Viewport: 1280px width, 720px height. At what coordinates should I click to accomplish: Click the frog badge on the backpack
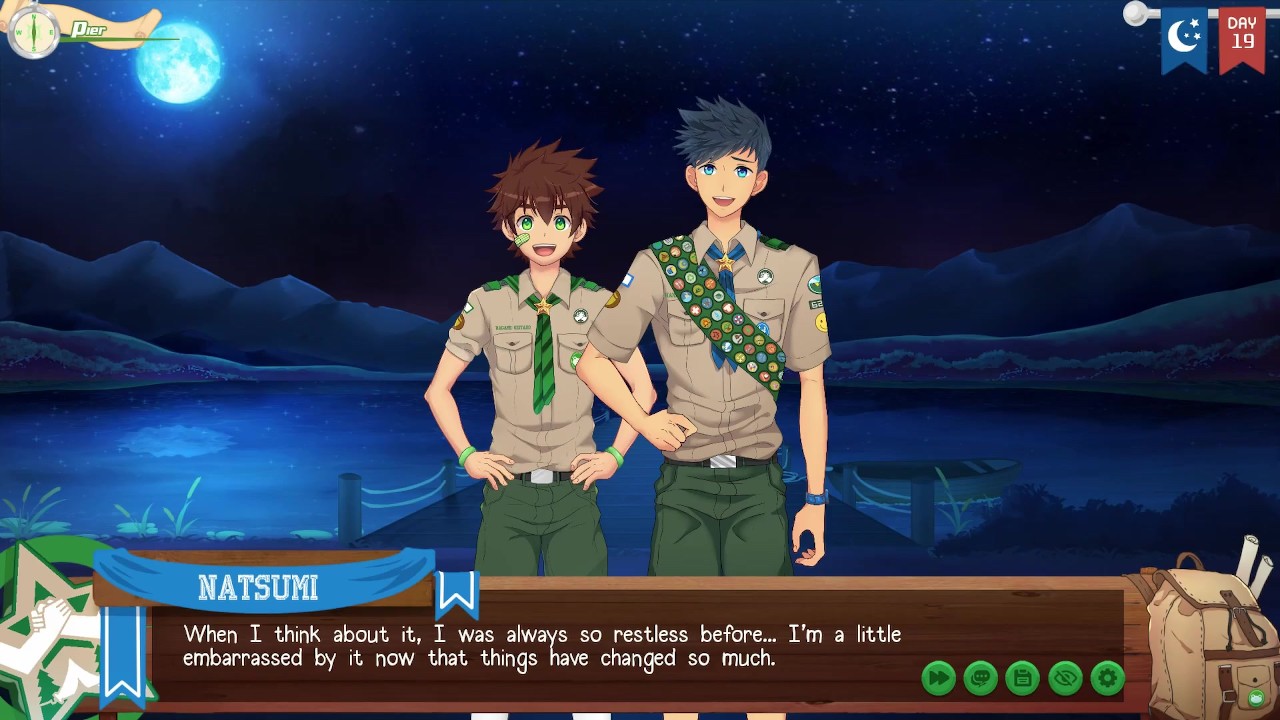[1253, 697]
